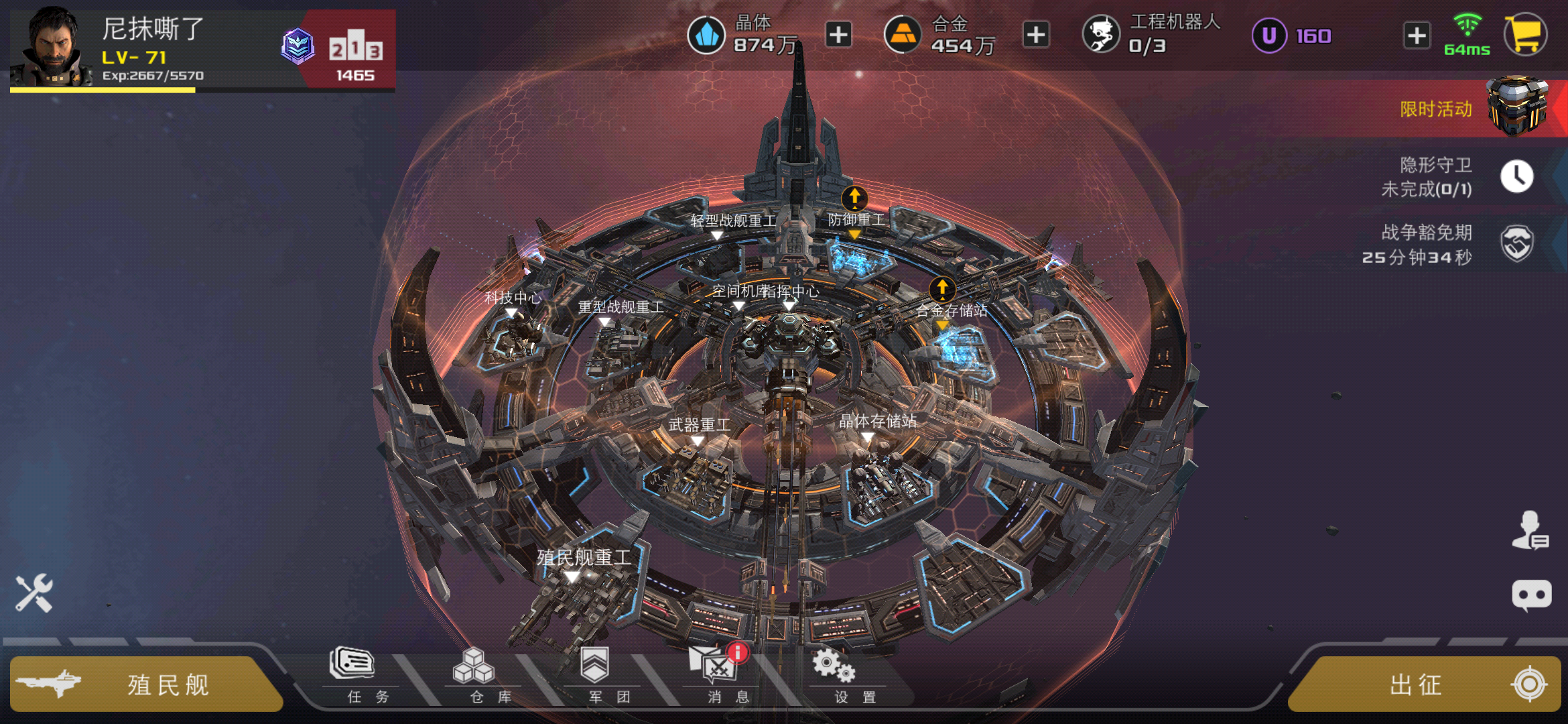Open 限时活动 limited-time event chest

(x=1514, y=107)
